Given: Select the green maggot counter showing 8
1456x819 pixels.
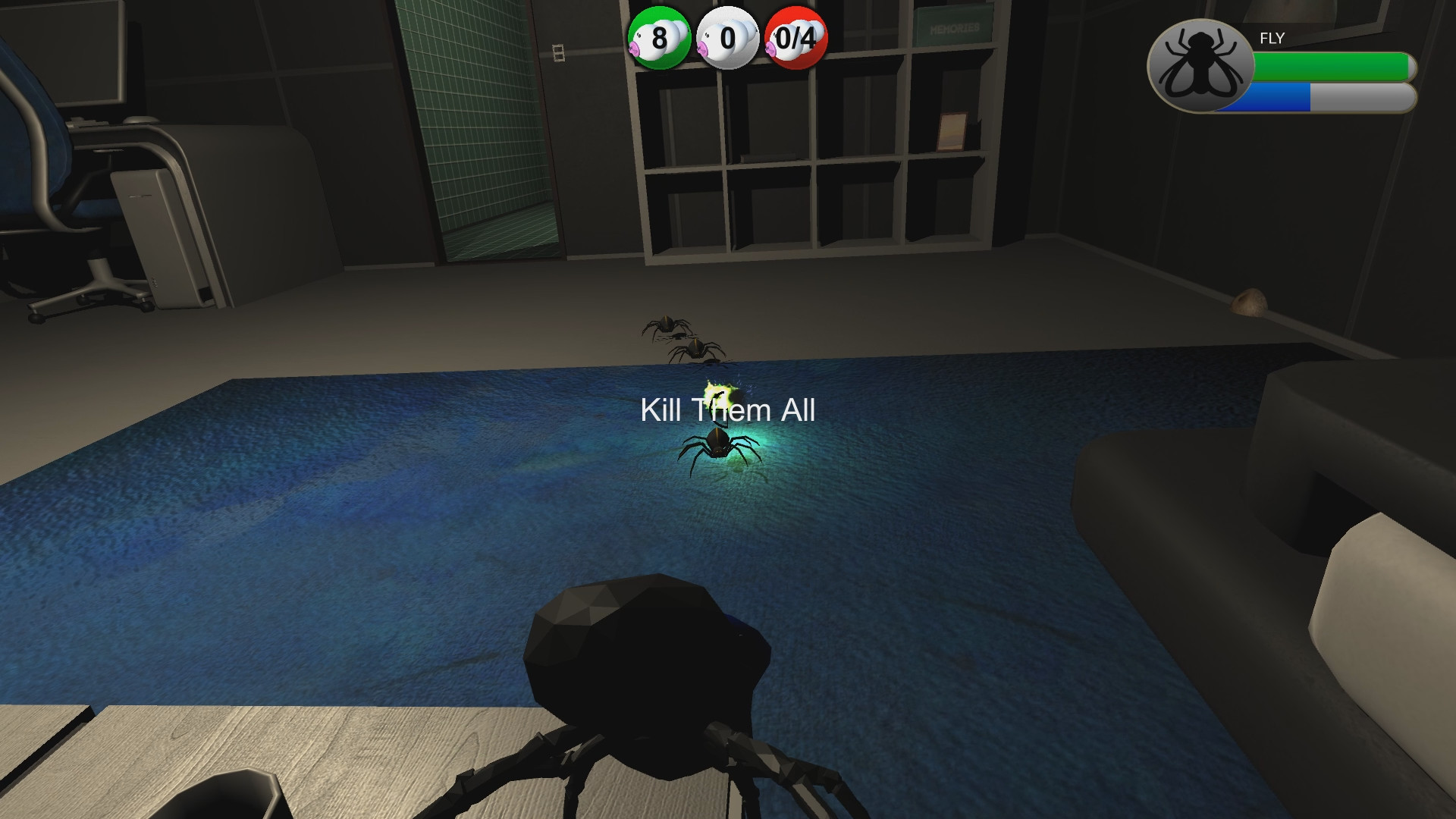Looking at the screenshot, I should pyautogui.click(x=658, y=36).
